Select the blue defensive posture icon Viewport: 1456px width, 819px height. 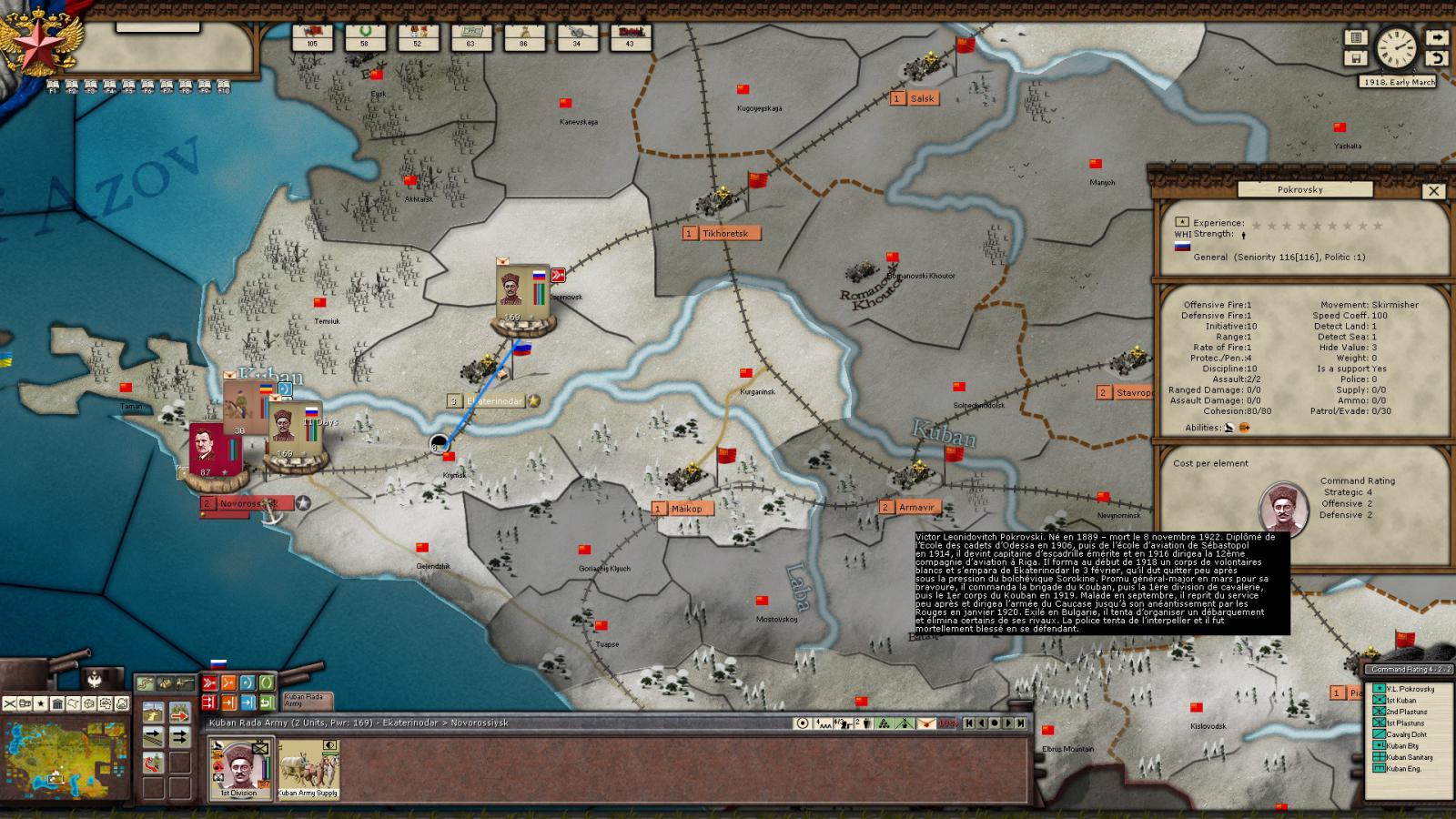(248, 682)
